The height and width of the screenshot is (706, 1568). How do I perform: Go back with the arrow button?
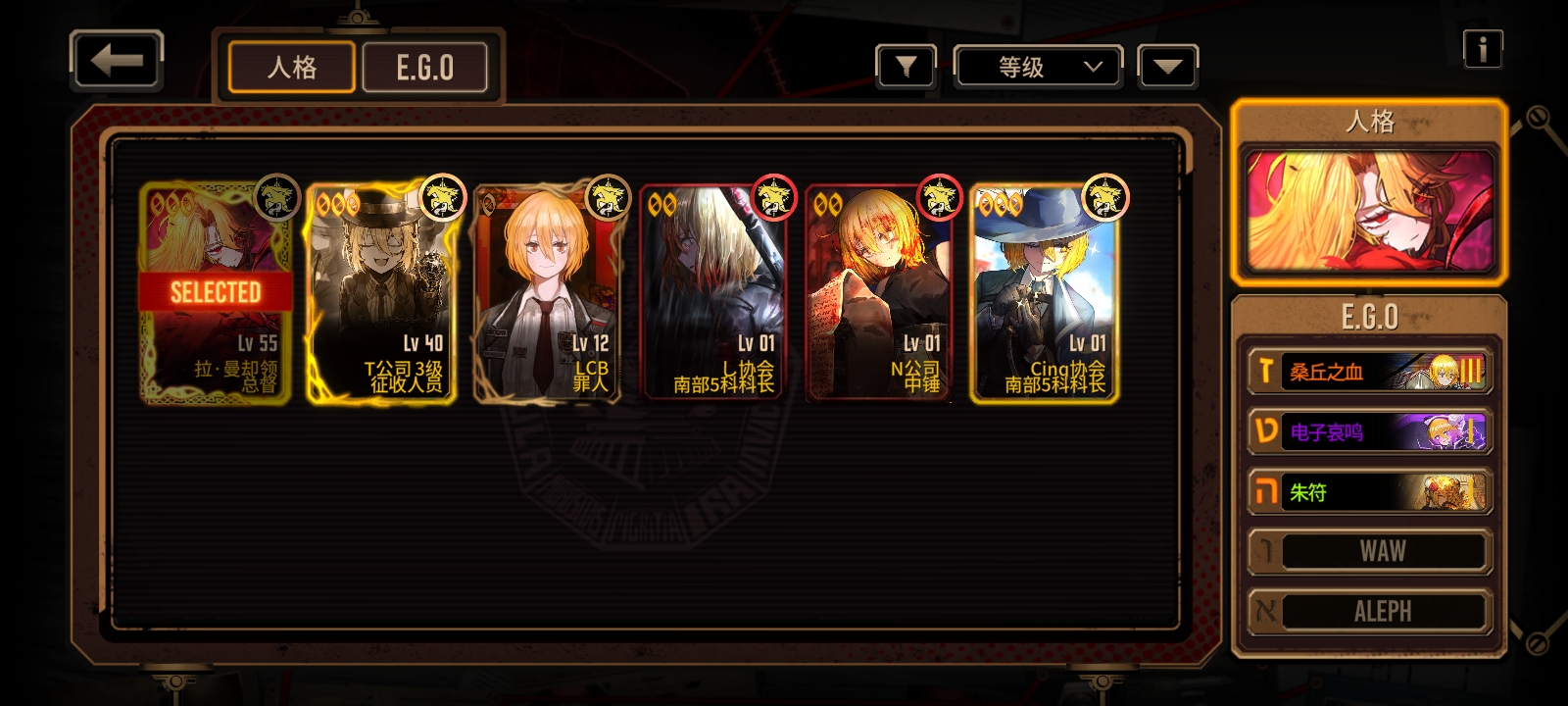(117, 62)
